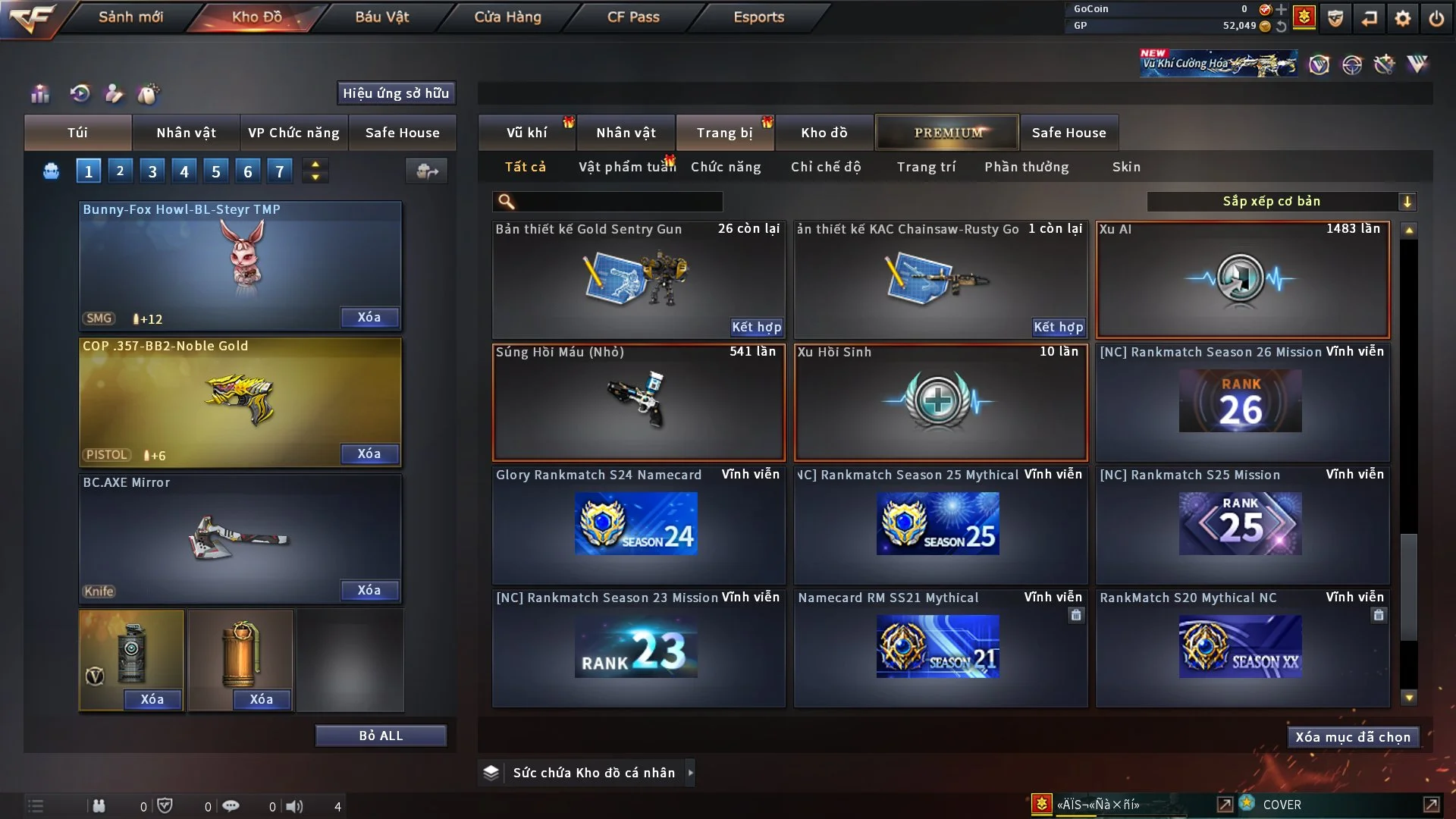Show the Chức năng item filter

(726, 167)
